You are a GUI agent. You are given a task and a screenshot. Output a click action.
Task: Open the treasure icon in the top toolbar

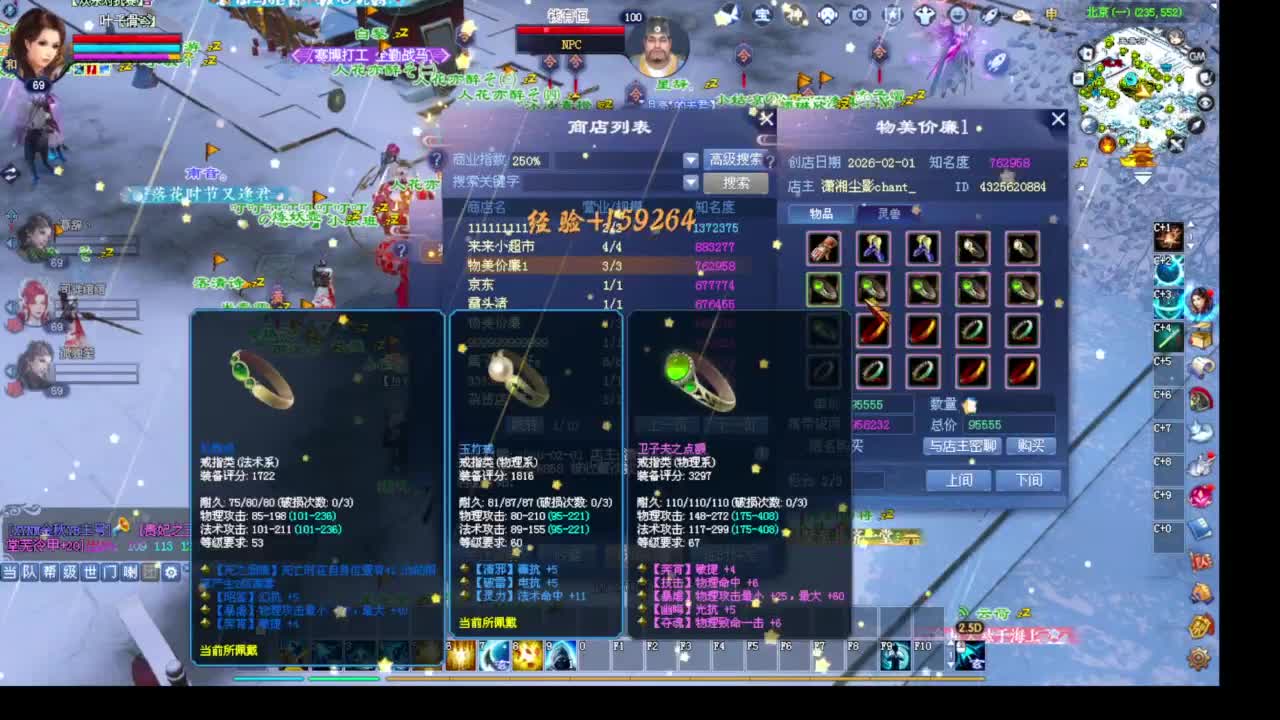point(762,15)
